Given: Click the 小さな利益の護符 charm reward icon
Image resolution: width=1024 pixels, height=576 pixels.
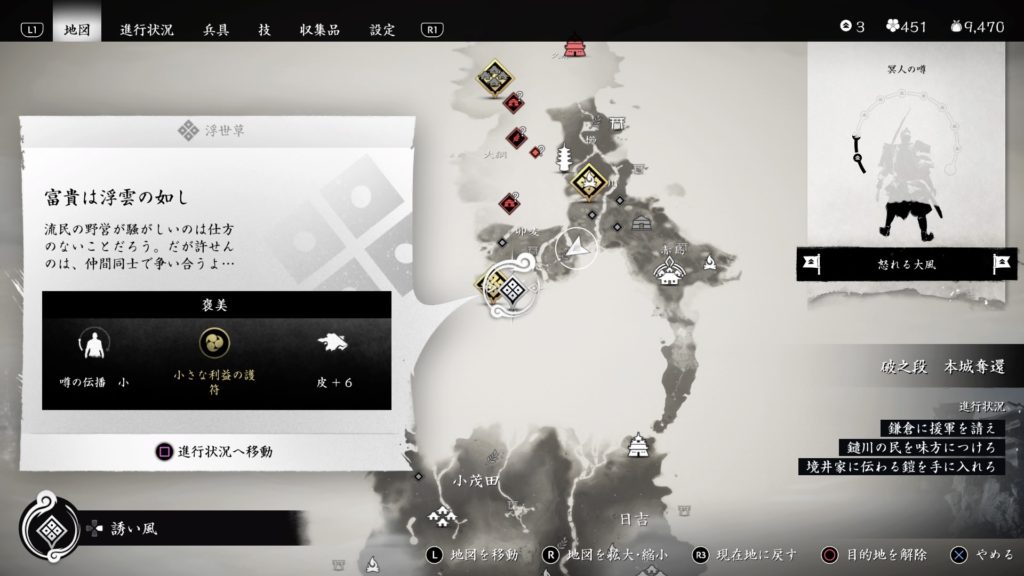Looking at the screenshot, I should pos(214,343).
